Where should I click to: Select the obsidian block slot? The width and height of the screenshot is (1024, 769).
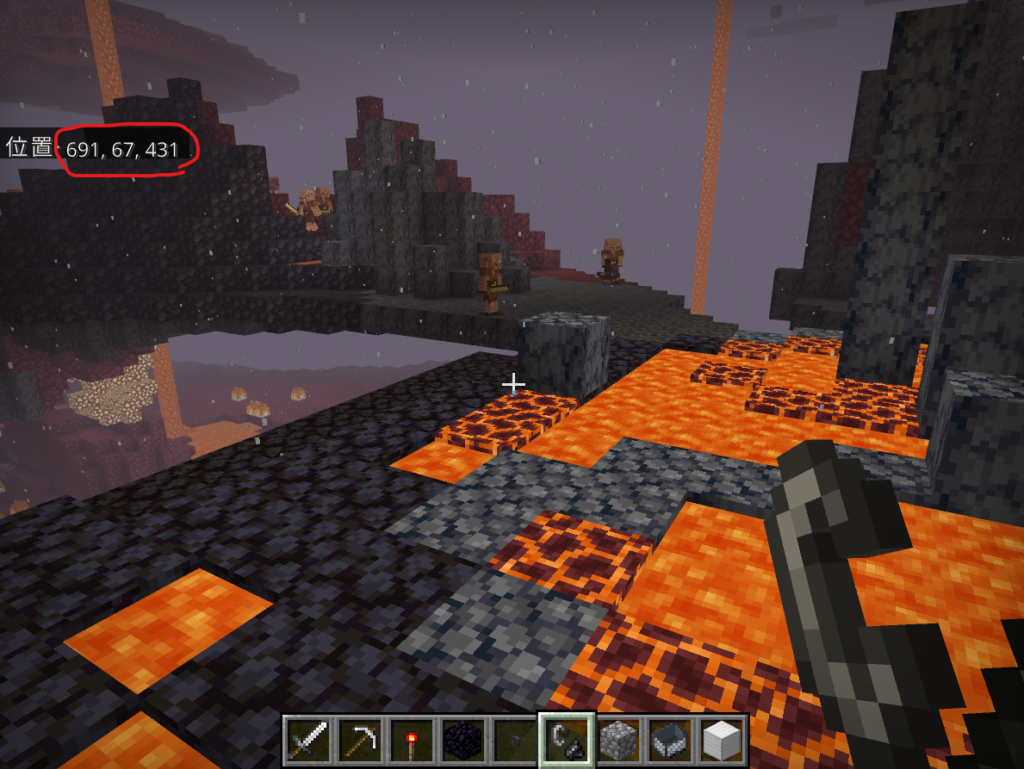[x=463, y=741]
